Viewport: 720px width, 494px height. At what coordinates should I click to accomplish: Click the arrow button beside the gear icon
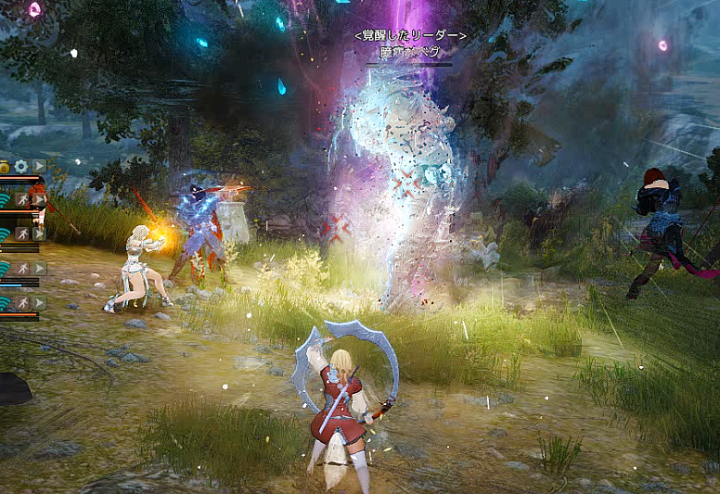(38, 166)
